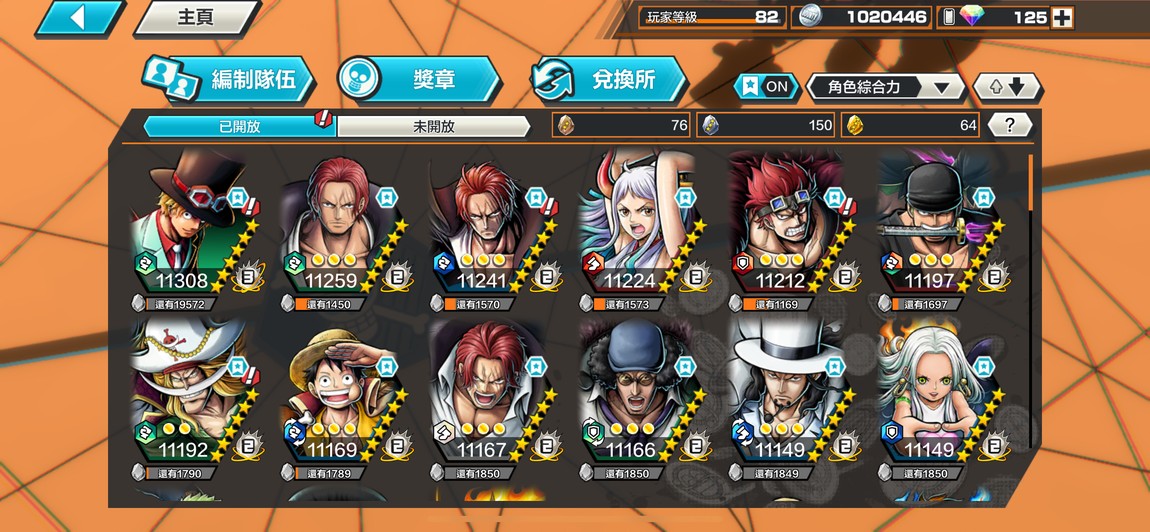The image size is (1150, 532).
Task: Toggle the bookmark ON filter
Action: point(765,87)
